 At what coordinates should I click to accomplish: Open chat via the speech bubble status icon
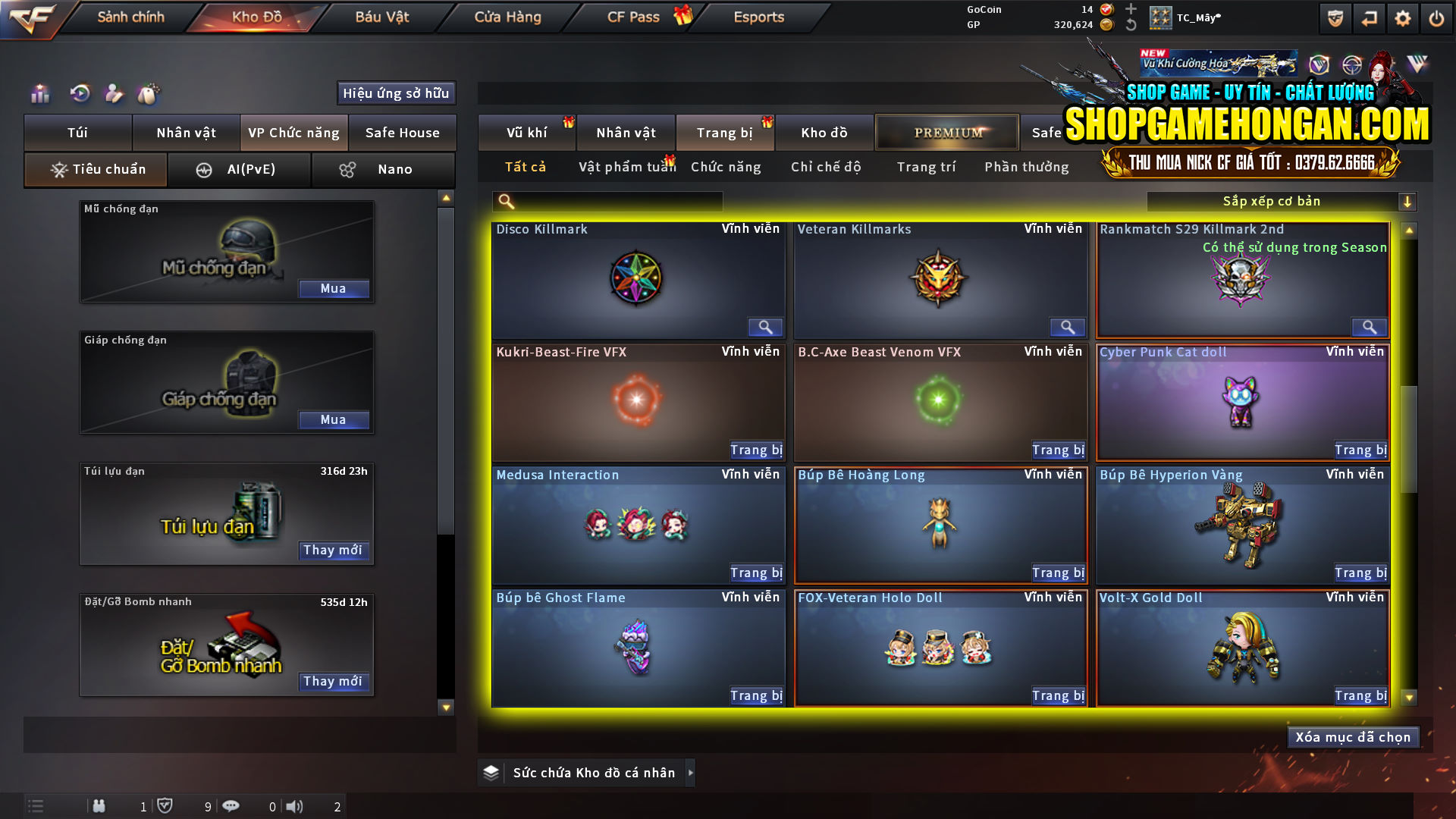(231, 806)
